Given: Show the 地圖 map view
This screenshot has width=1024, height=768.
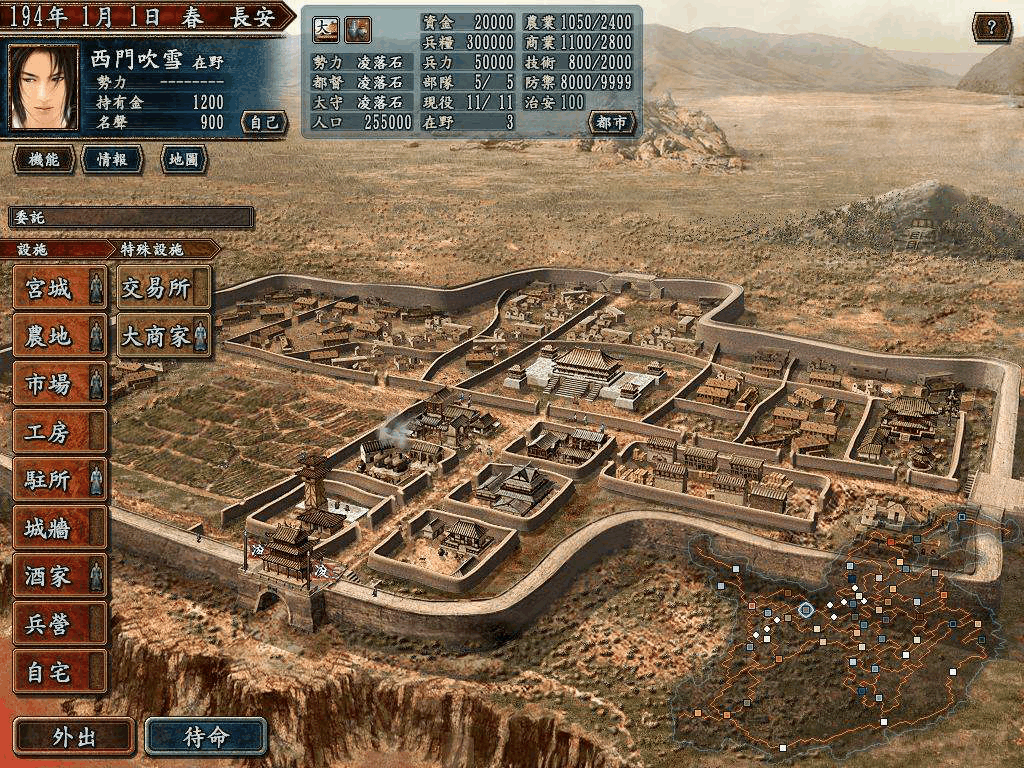Looking at the screenshot, I should 181,159.
